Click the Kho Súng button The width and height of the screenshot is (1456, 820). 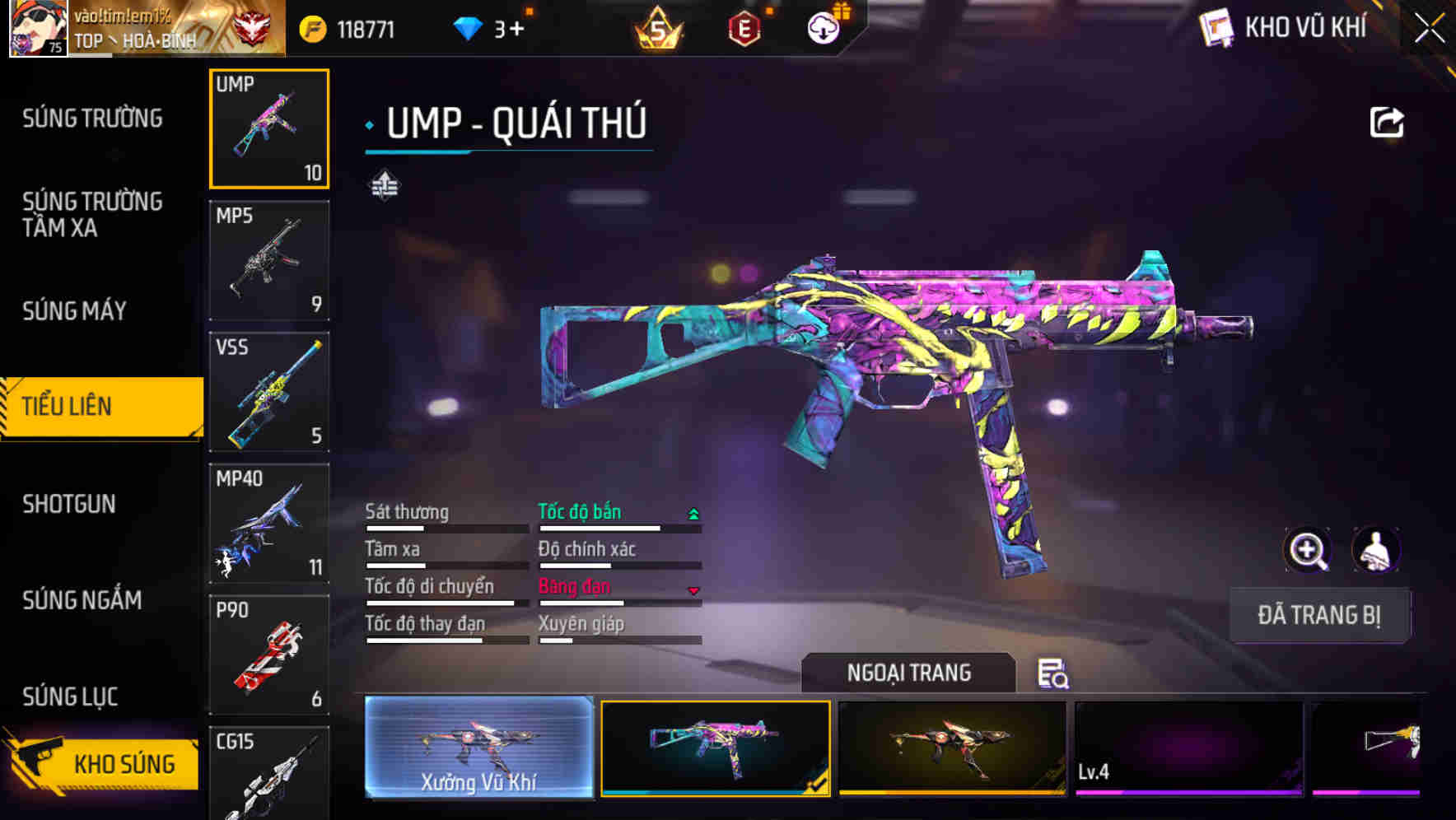[103, 763]
